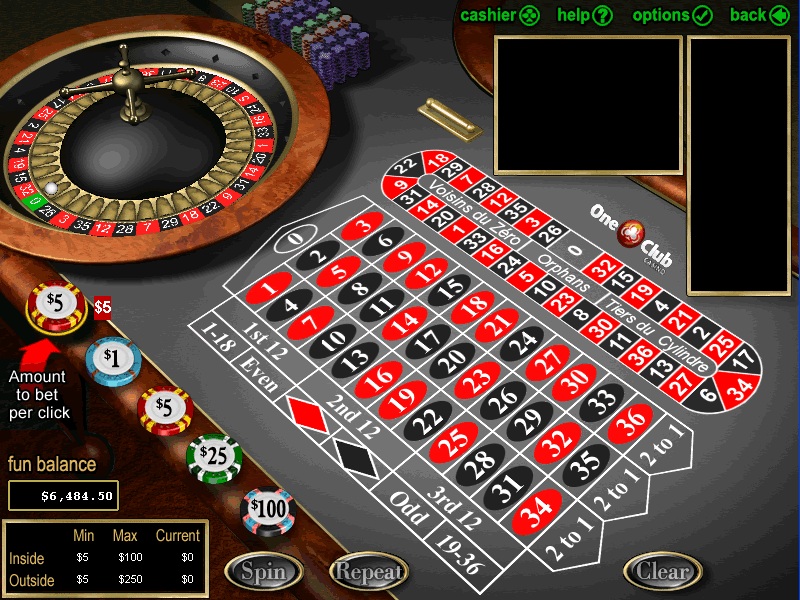Repeat the previous bet

pos(369,572)
